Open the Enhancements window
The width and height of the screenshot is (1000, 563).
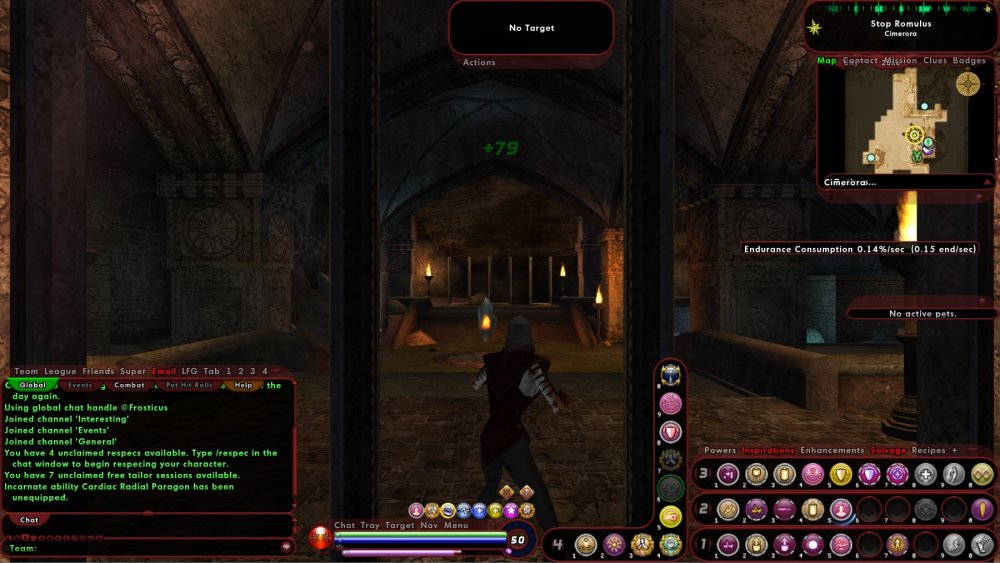pos(832,451)
